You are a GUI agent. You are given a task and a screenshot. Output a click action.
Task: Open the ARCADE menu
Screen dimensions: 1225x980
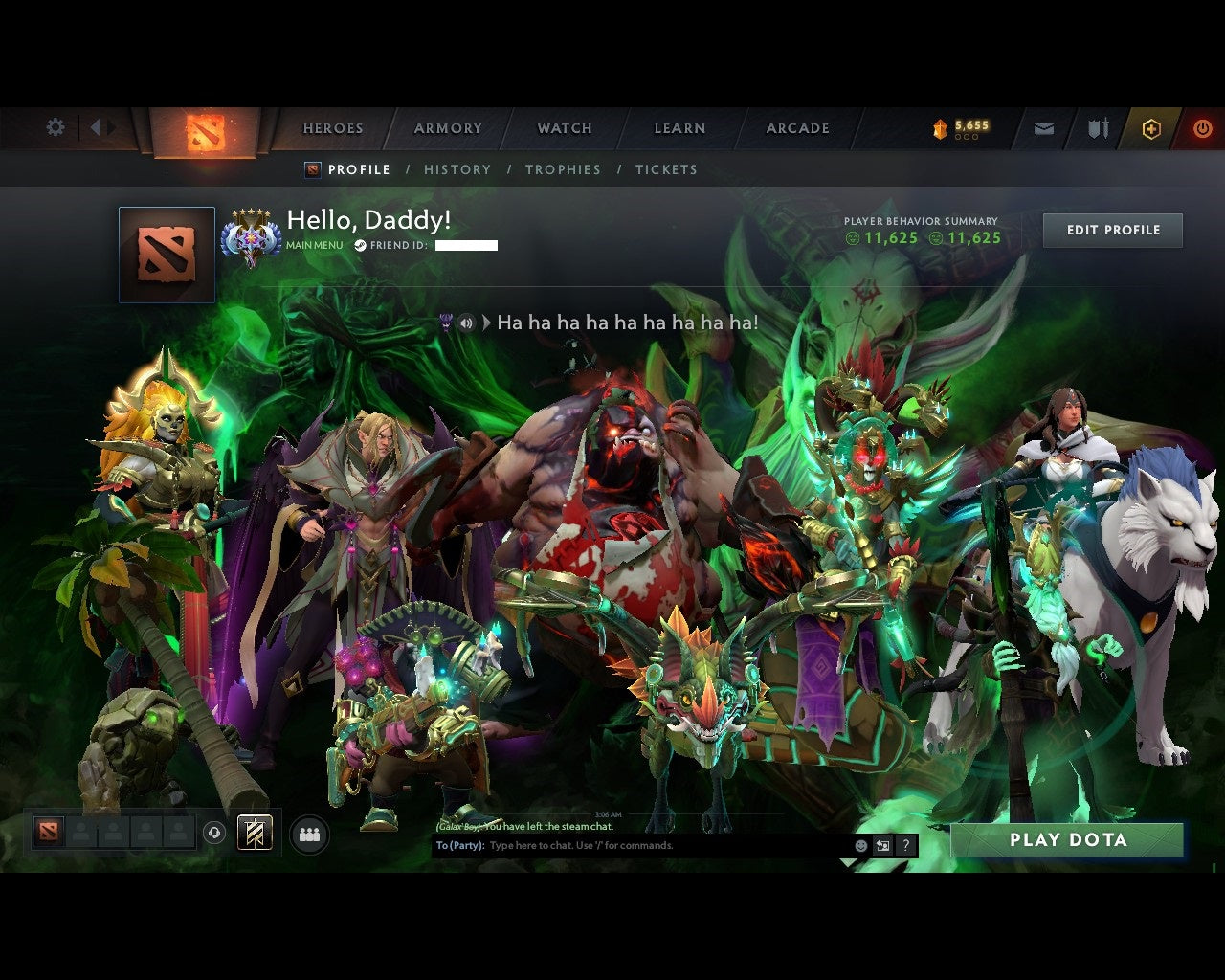[796, 127]
